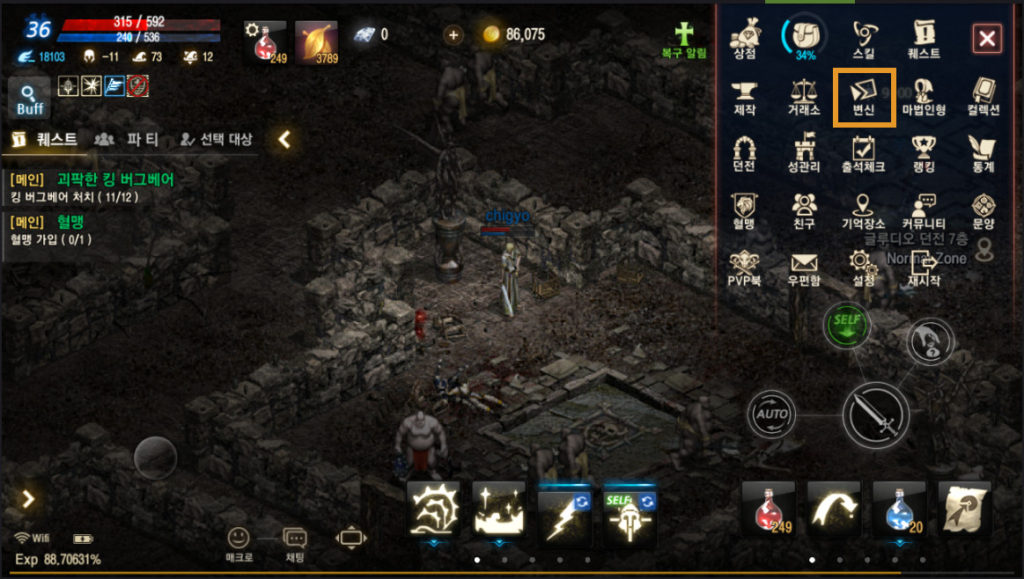Open the 제작 crafting menu
The image size is (1024, 579).
[x=744, y=96]
